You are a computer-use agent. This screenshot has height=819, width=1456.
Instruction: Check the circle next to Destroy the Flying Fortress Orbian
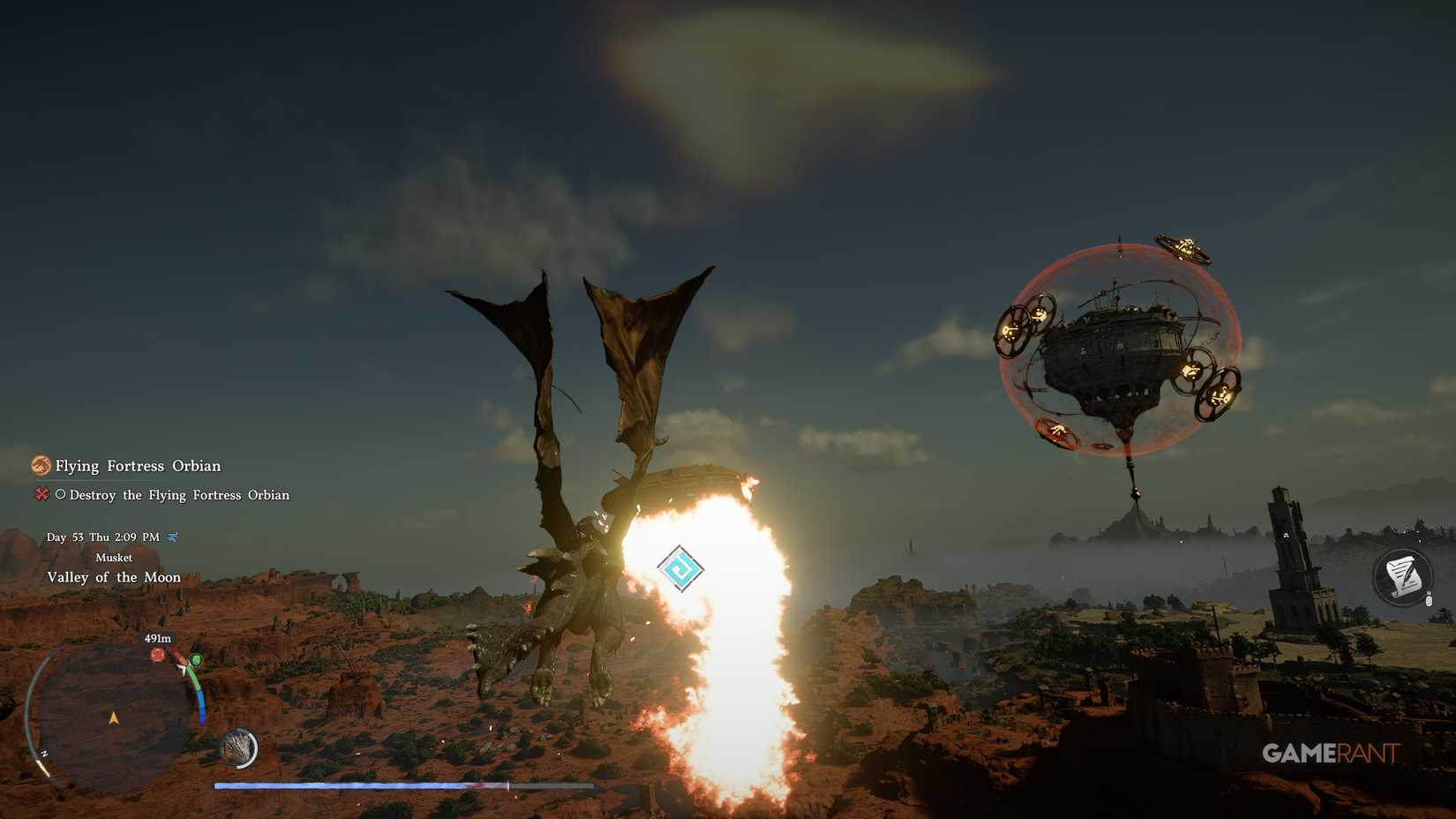pyautogui.click(x=60, y=495)
